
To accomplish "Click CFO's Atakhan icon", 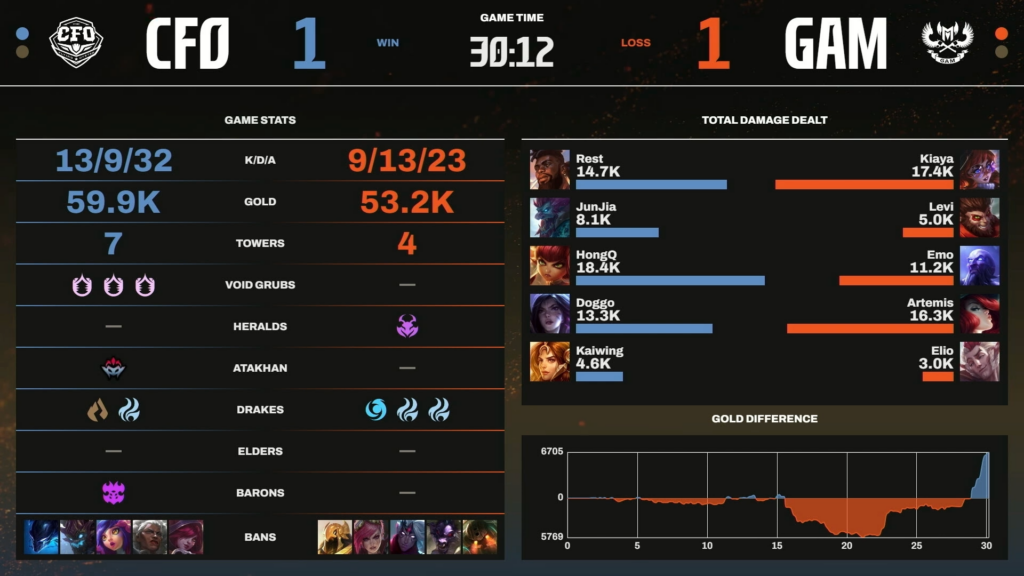I will [x=113, y=368].
